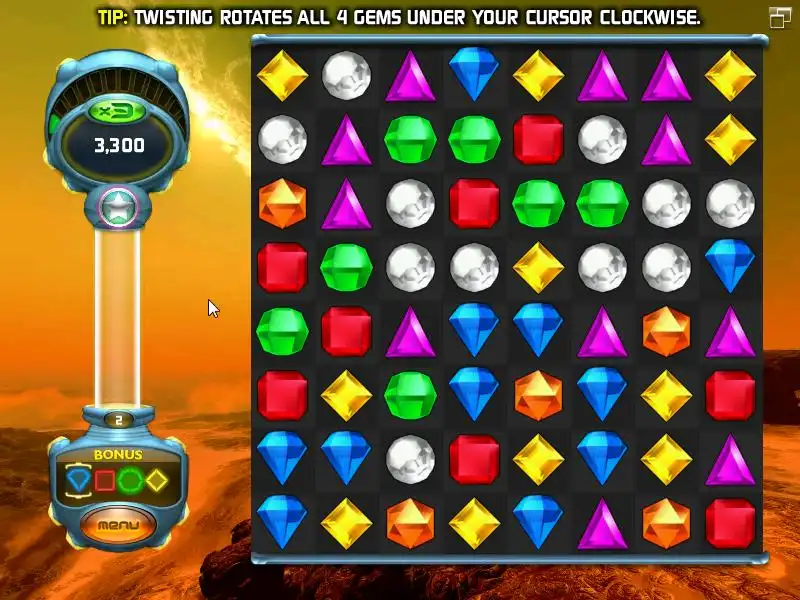Pick the only blue gem in the top row
This screenshot has height=600, width=800.
(x=474, y=74)
